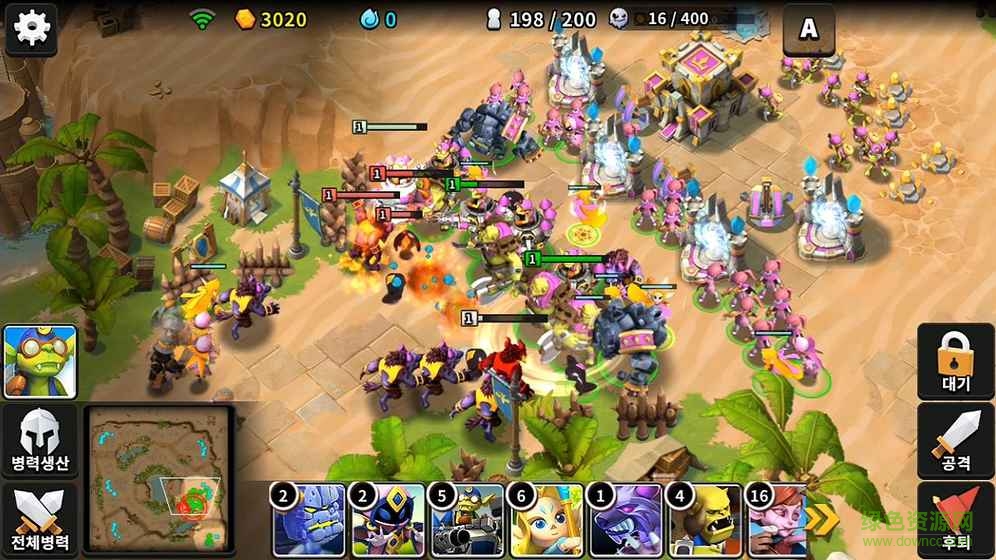Click the yellow double-arrow next to unit cards

[824, 520]
